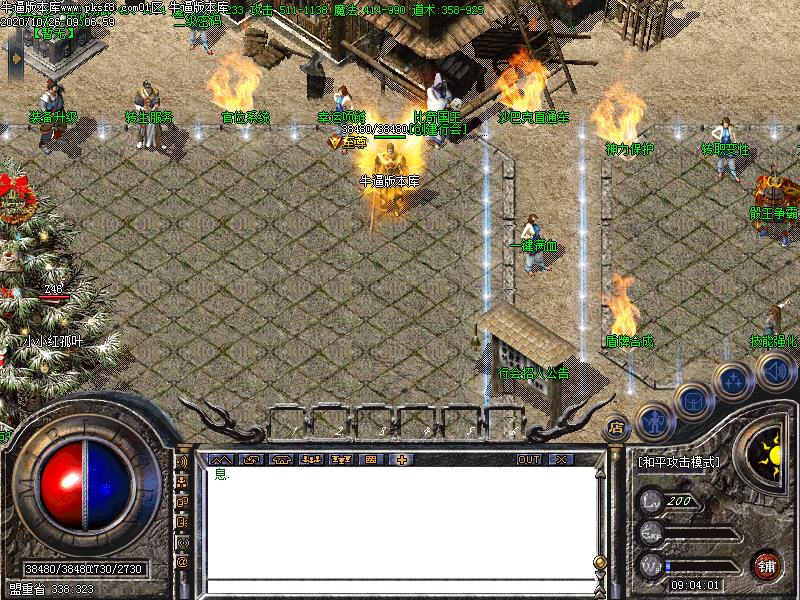Open the skills sparkle round button
Screen dimensions: 800x600
(x=733, y=381)
